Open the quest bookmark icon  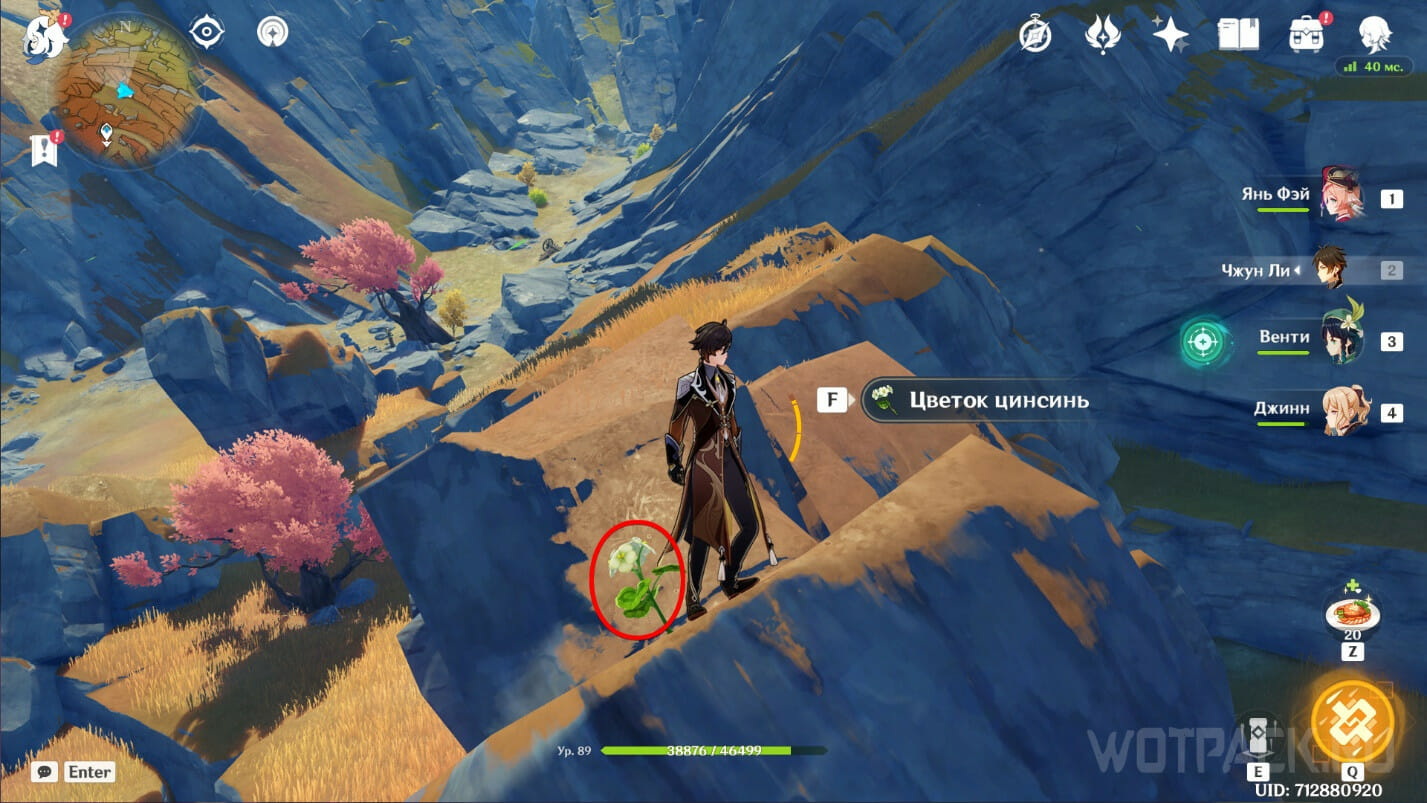44,150
